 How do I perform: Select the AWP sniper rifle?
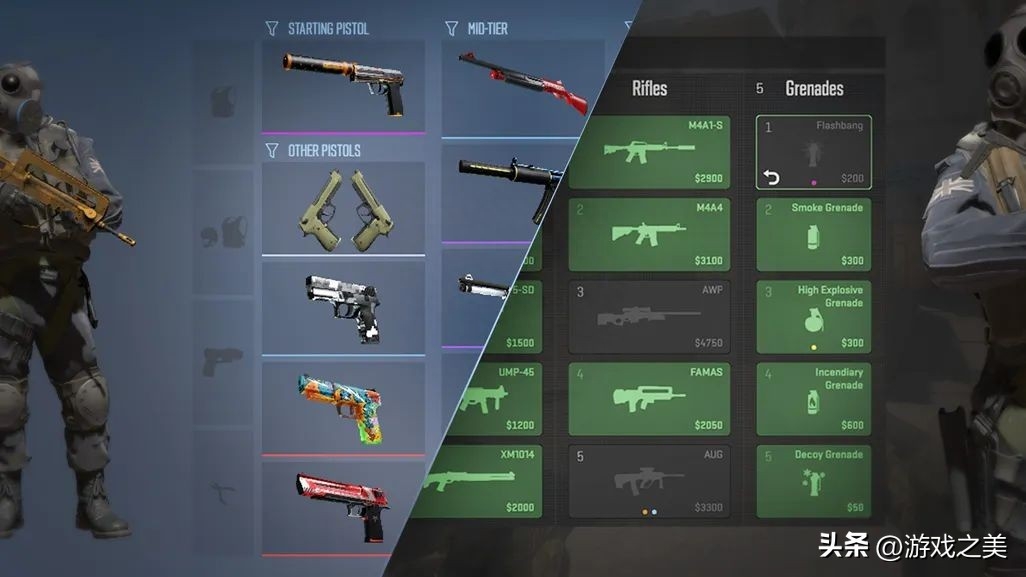[x=649, y=316]
